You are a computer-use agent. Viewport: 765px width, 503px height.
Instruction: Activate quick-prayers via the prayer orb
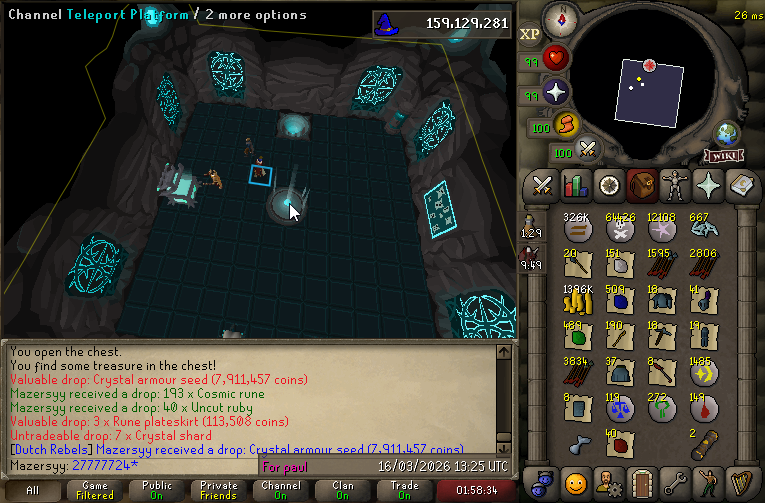click(x=556, y=93)
